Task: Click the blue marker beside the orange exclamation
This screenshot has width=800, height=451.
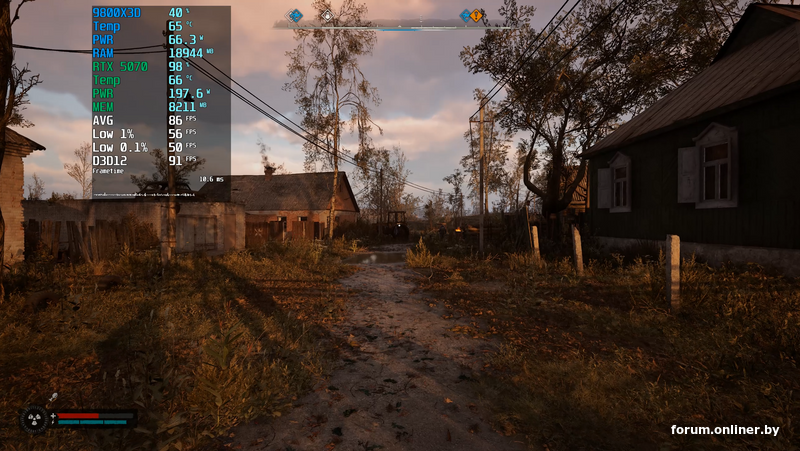Action: click(x=465, y=15)
